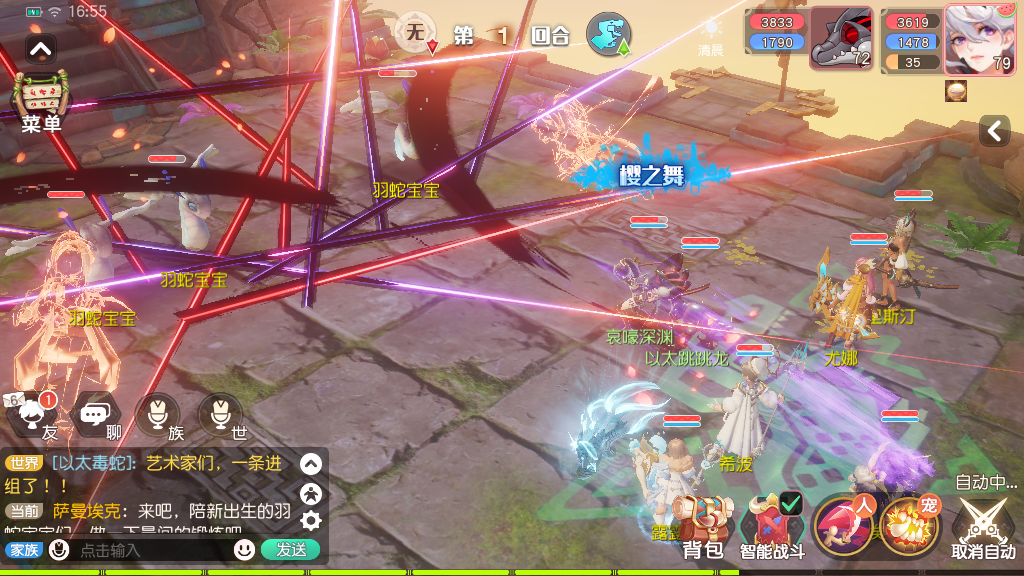
Task: Click the person icon beside the chat log
Action: [x=311, y=492]
